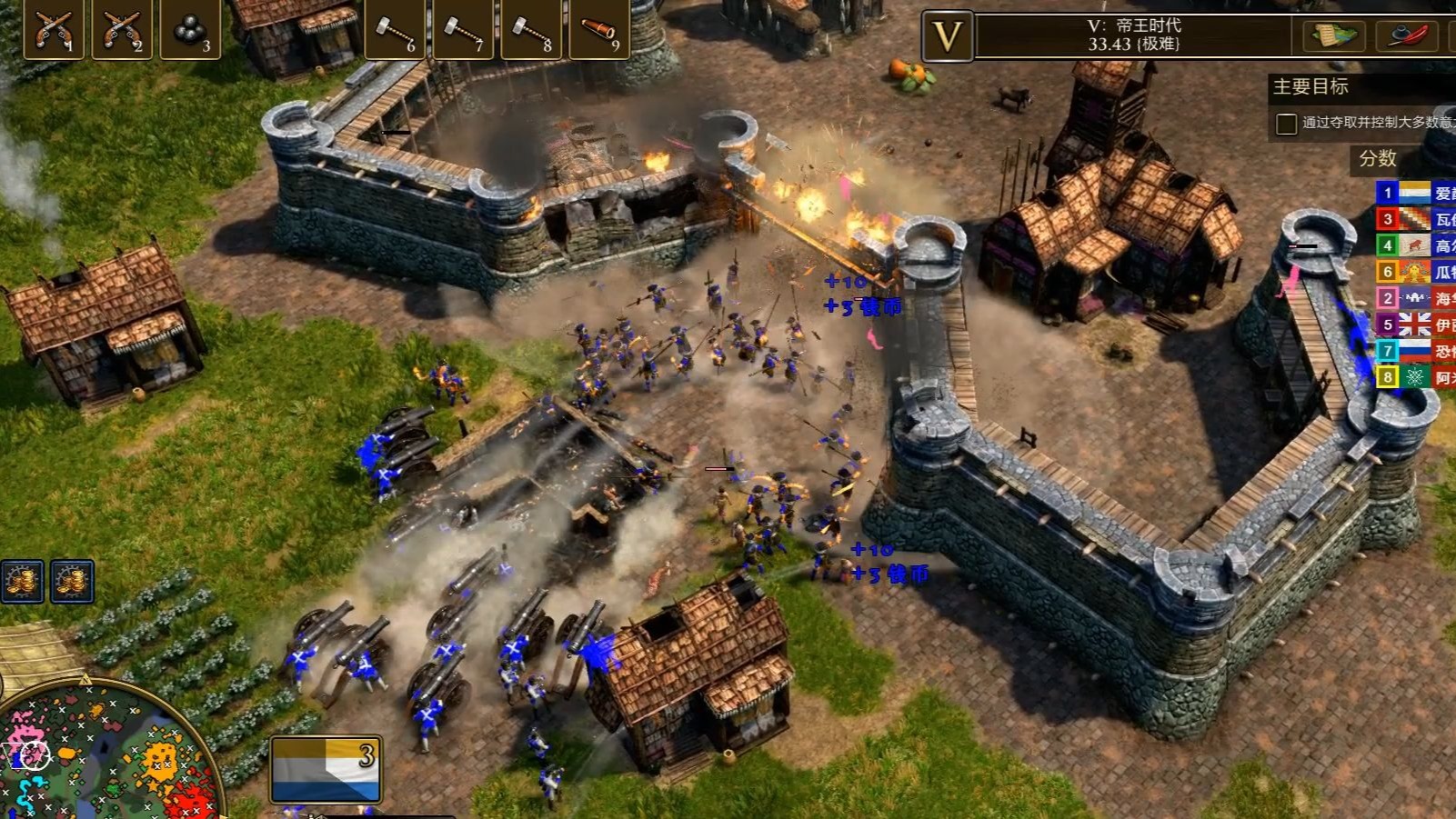Select control group 1 with crossed pistols
The width and height of the screenshot is (1456, 819).
point(54,29)
